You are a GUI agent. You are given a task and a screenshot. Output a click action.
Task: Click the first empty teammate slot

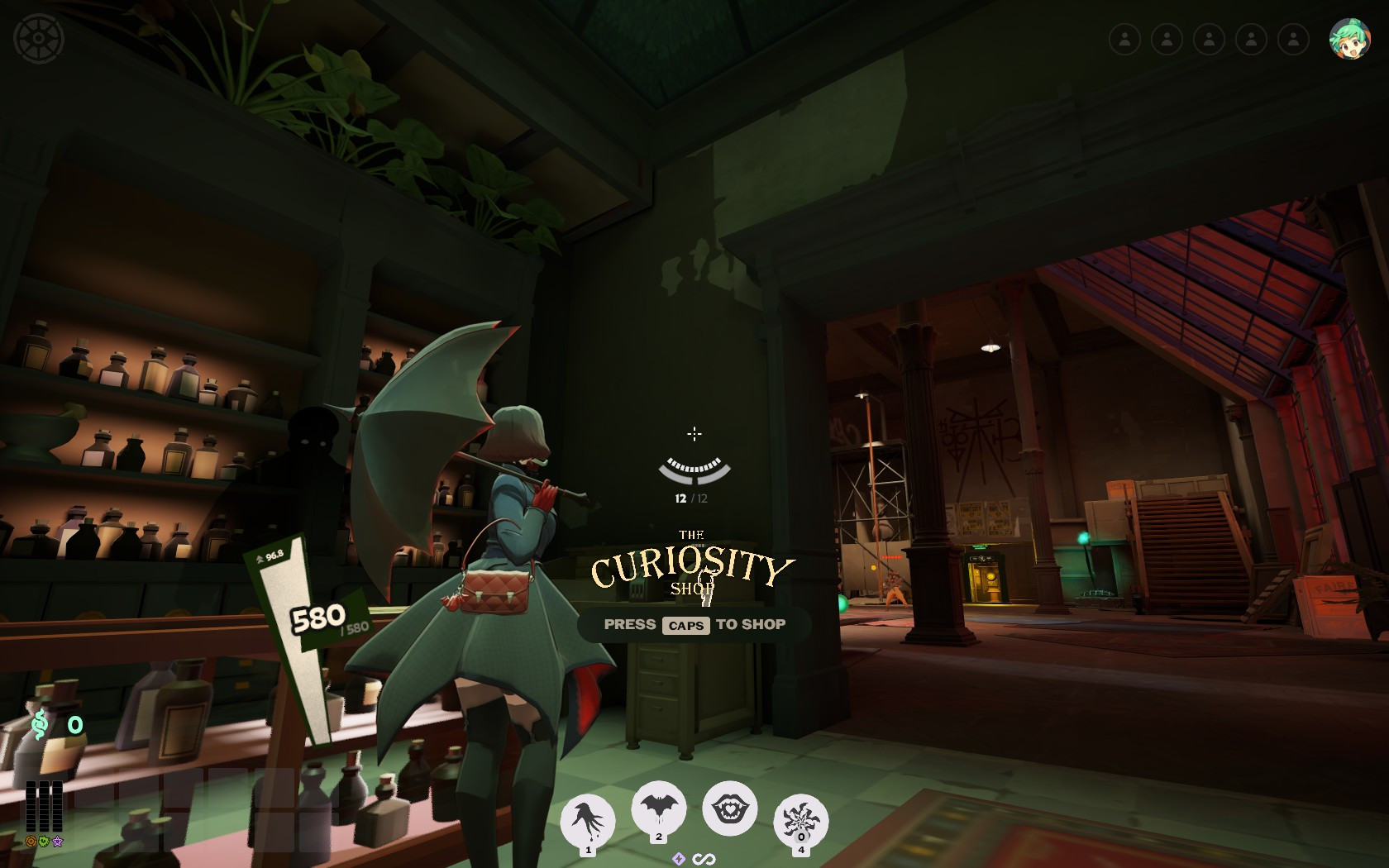(x=1126, y=37)
